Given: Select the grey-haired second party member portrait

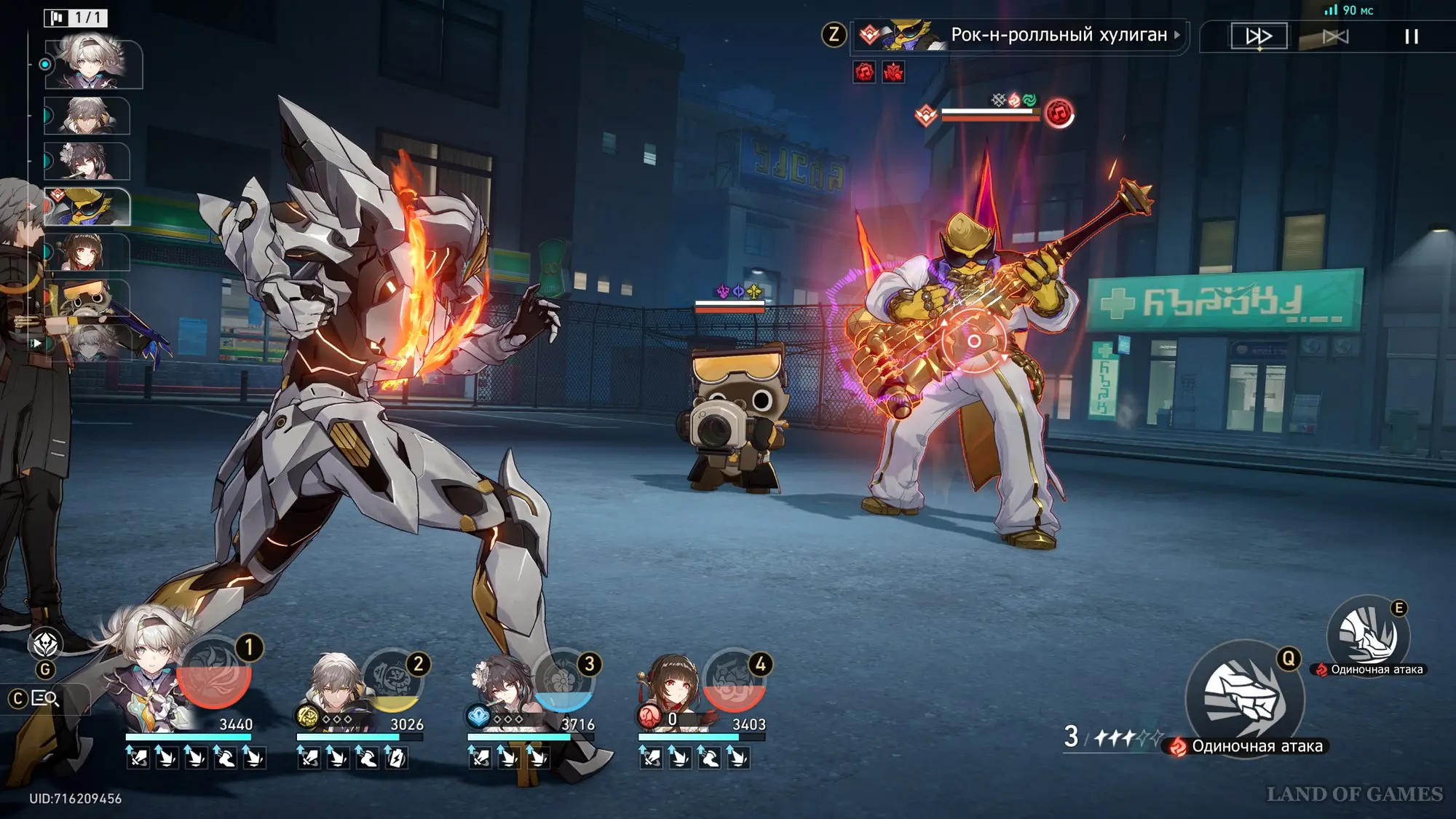Looking at the screenshot, I should (x=332, y=688).
